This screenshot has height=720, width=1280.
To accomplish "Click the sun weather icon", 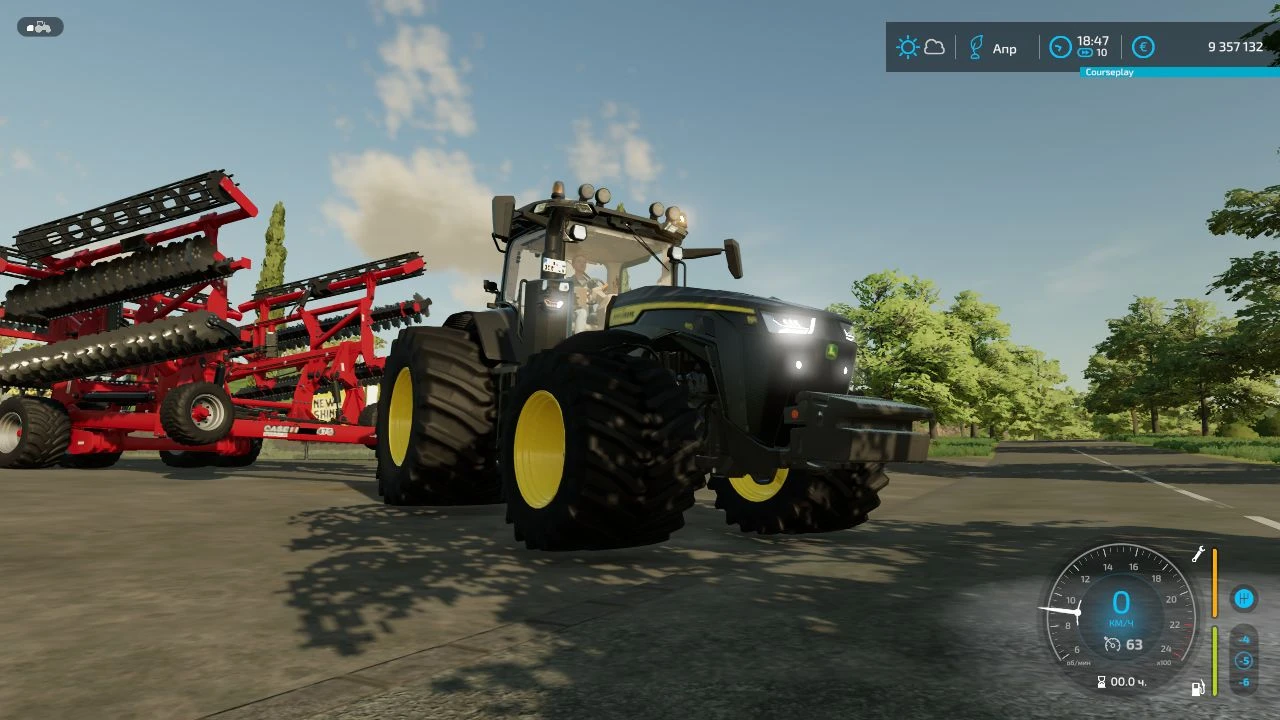I will [x=908, y=47].
